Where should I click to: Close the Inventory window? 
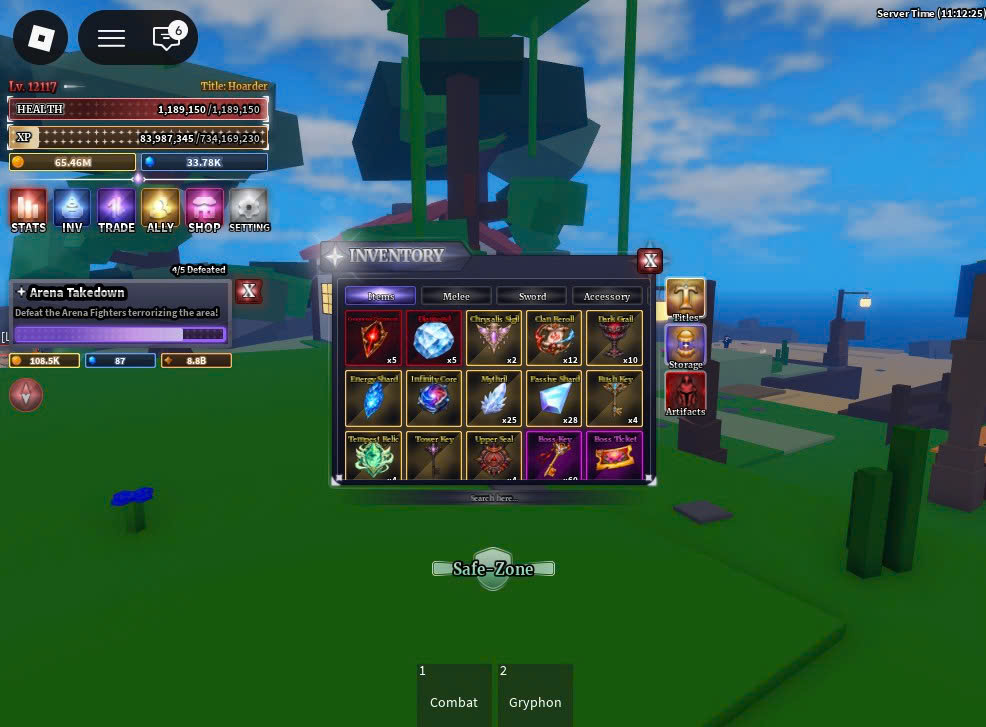(650, 261)
